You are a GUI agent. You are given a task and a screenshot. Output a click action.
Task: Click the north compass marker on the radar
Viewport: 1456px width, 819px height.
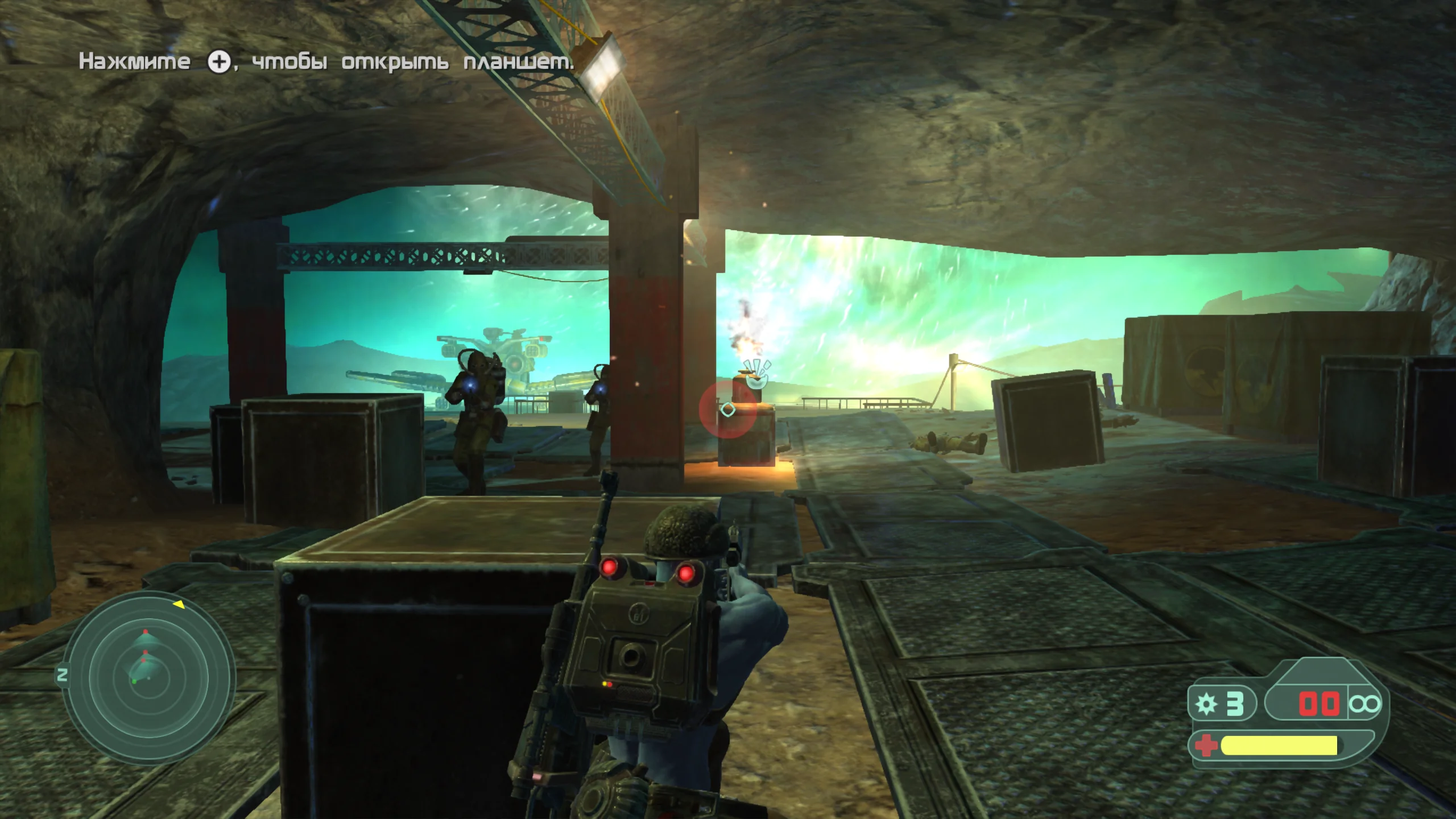63,675
